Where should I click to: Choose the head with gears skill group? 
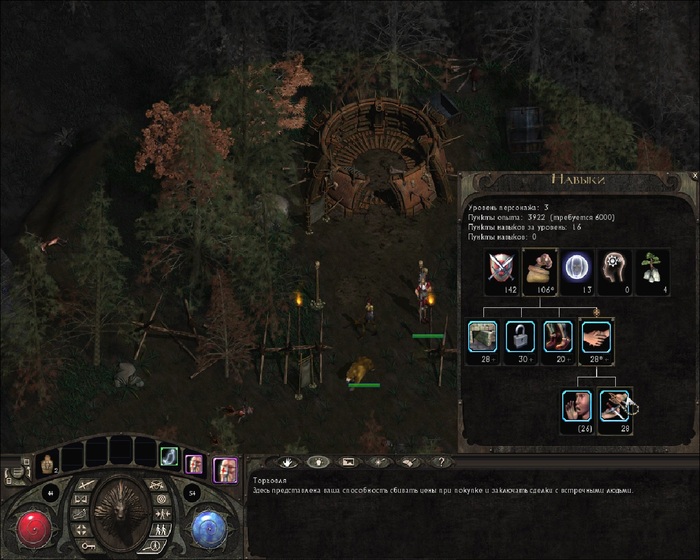click(616, 267)
